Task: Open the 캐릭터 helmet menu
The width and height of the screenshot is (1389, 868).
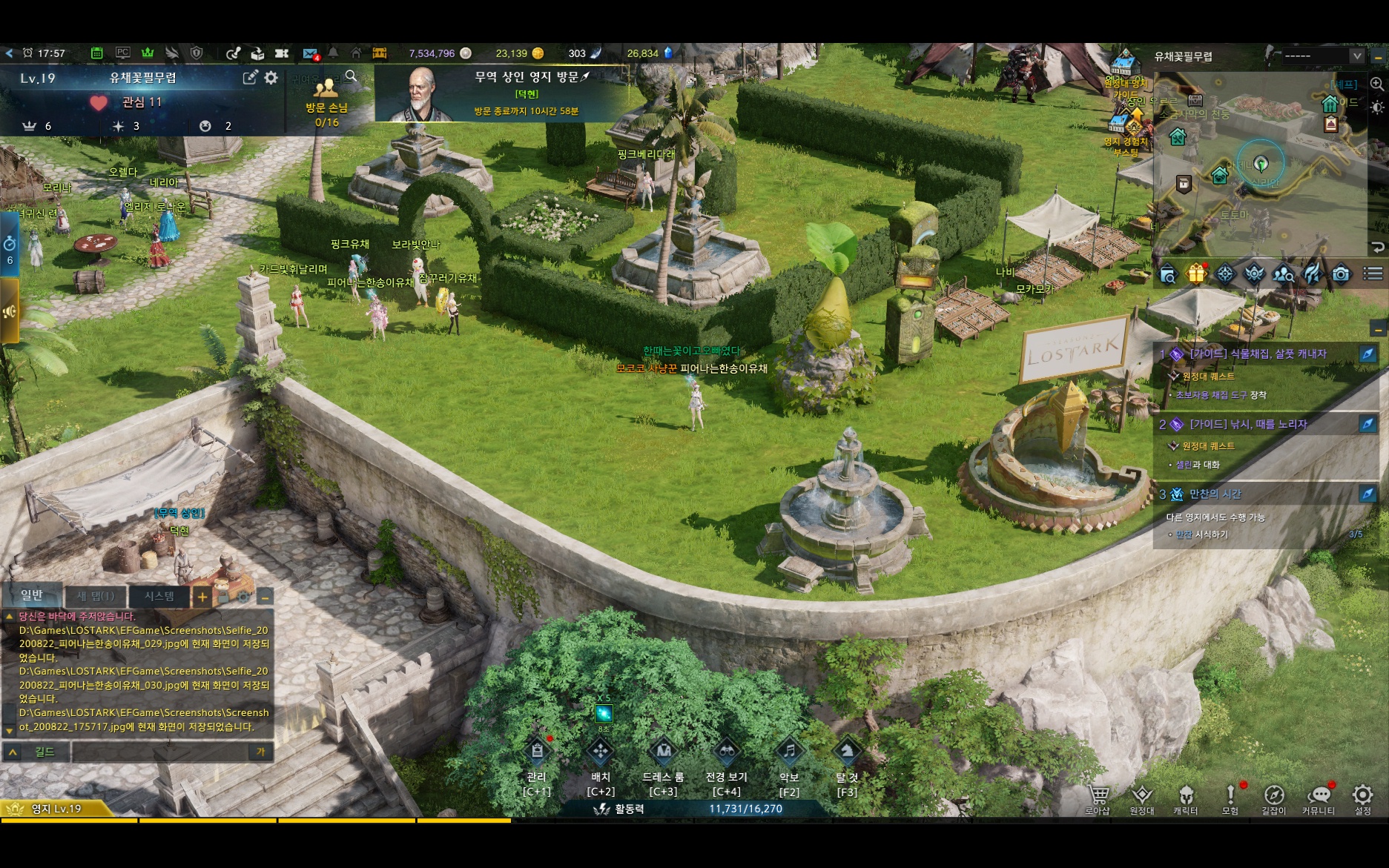Action: pos(1185,796)
